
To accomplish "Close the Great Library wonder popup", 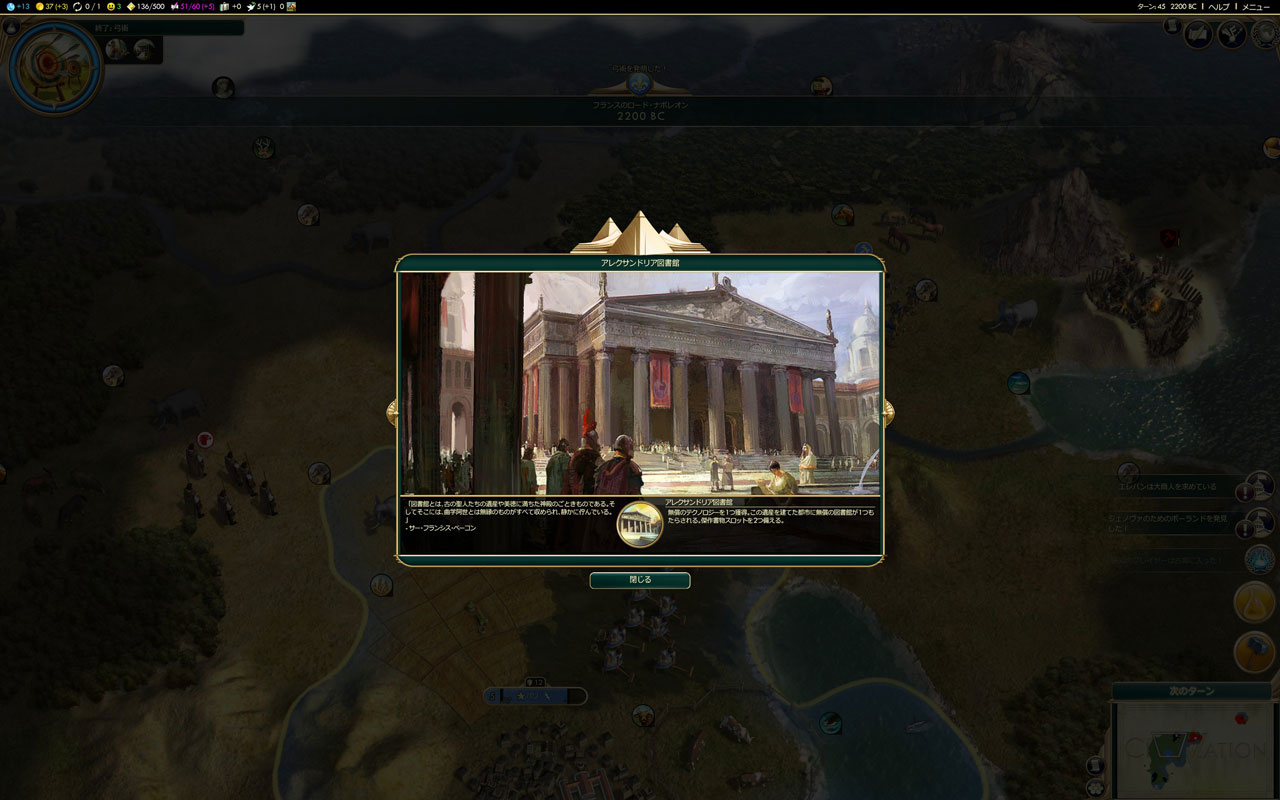I will click(x=639, y=580).
